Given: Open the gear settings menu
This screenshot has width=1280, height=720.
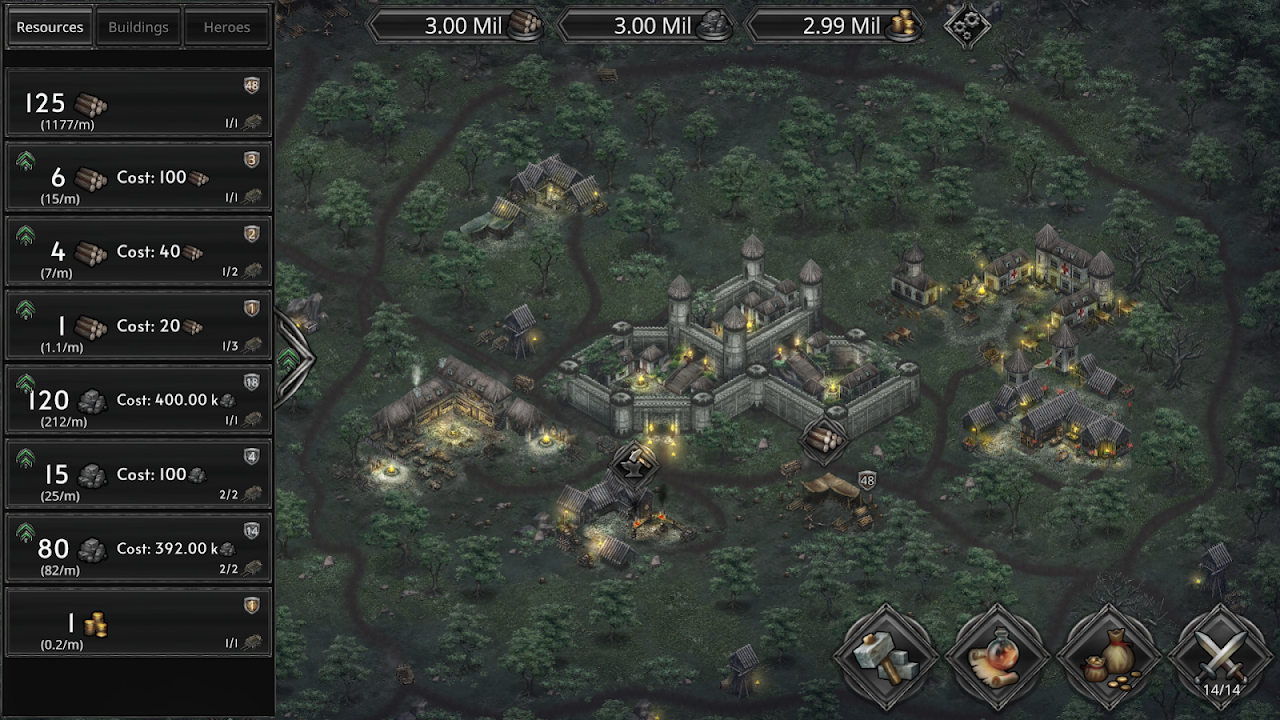Looking at the screenshot, I should [966, 25].
